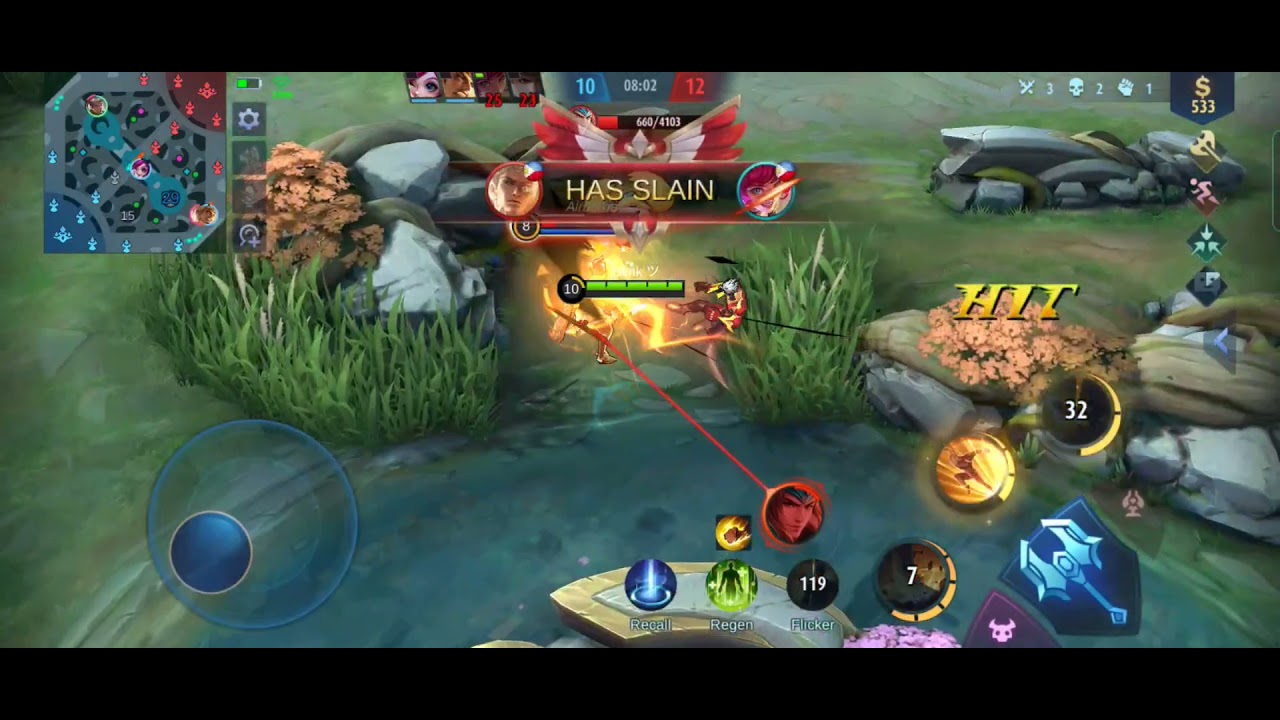Cast the glowing orange dash skill

tap(974, 469)
